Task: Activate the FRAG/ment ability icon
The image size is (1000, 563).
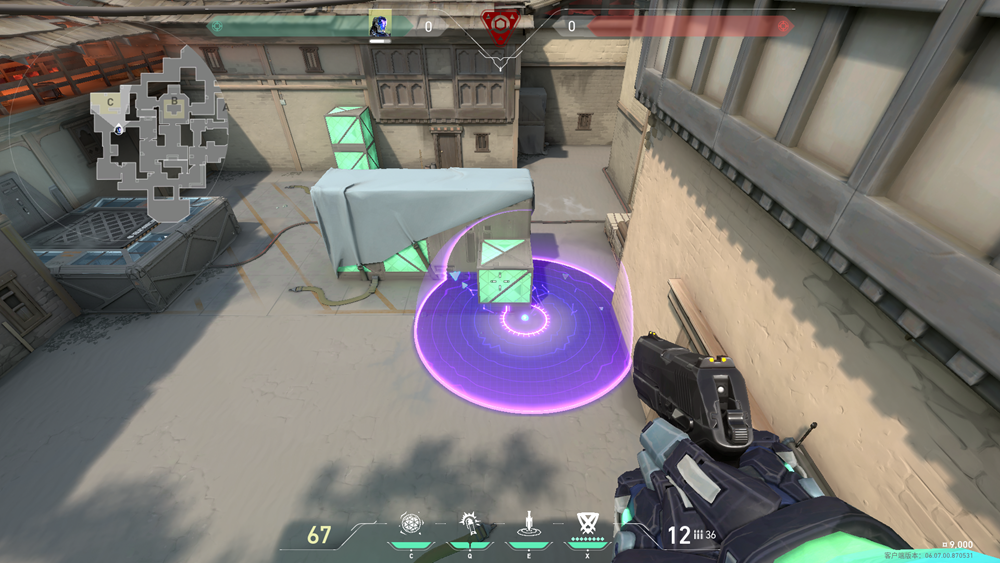Action: (x=411, y=523)
